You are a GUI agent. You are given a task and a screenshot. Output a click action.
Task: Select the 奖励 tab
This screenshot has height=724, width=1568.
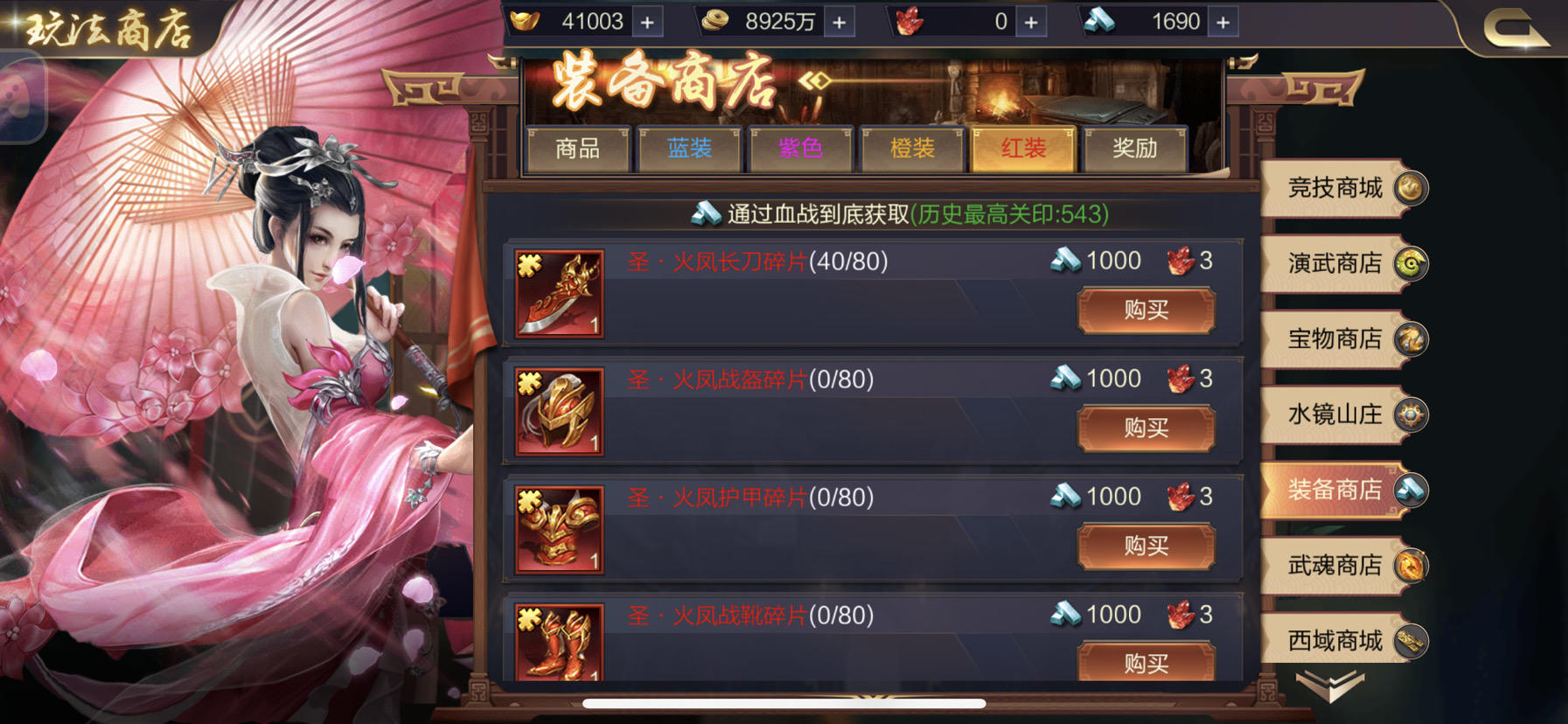(x=1135, y=150)
